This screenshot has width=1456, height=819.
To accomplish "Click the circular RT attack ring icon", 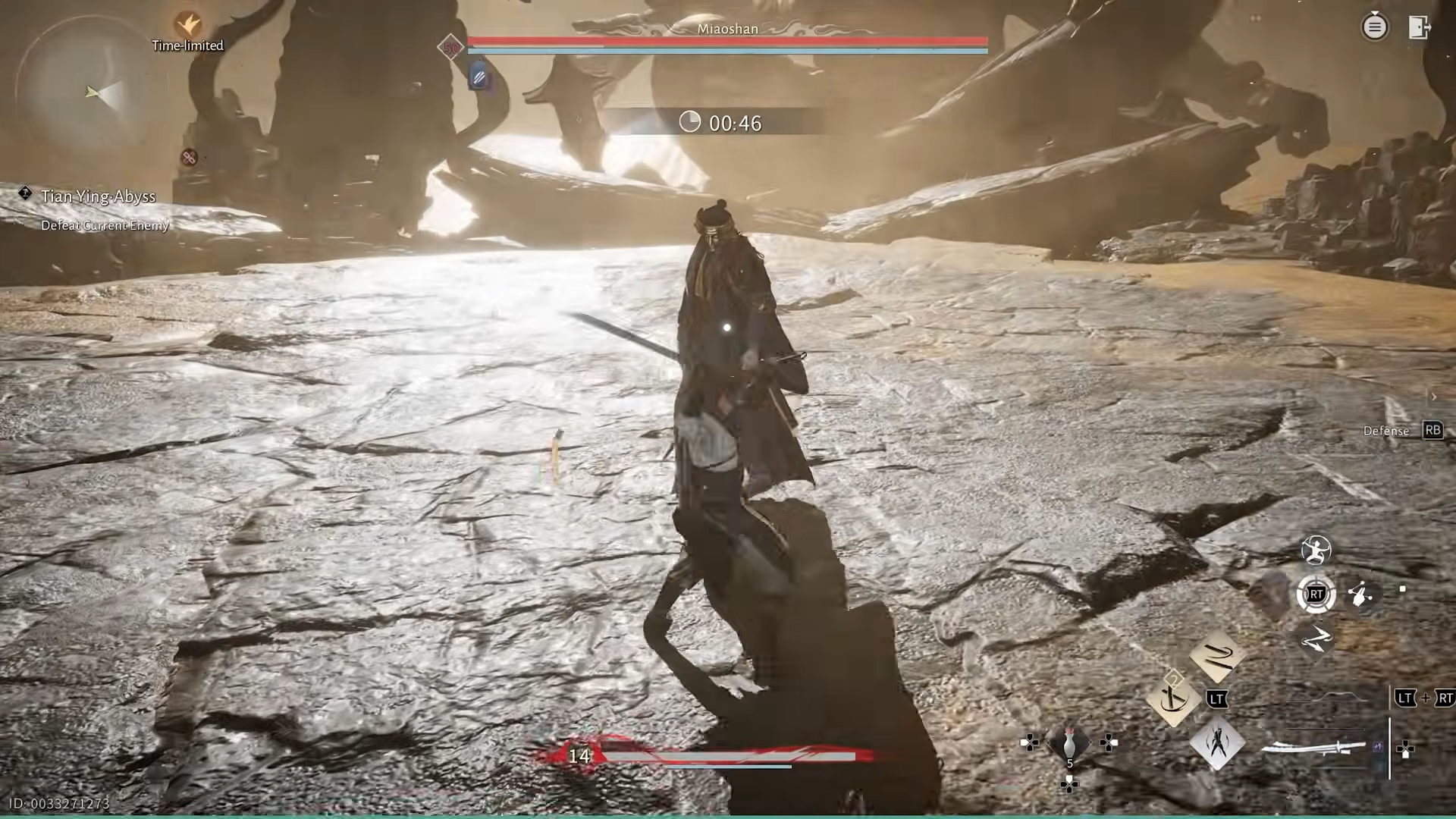I will click(x=1317, y=595).
